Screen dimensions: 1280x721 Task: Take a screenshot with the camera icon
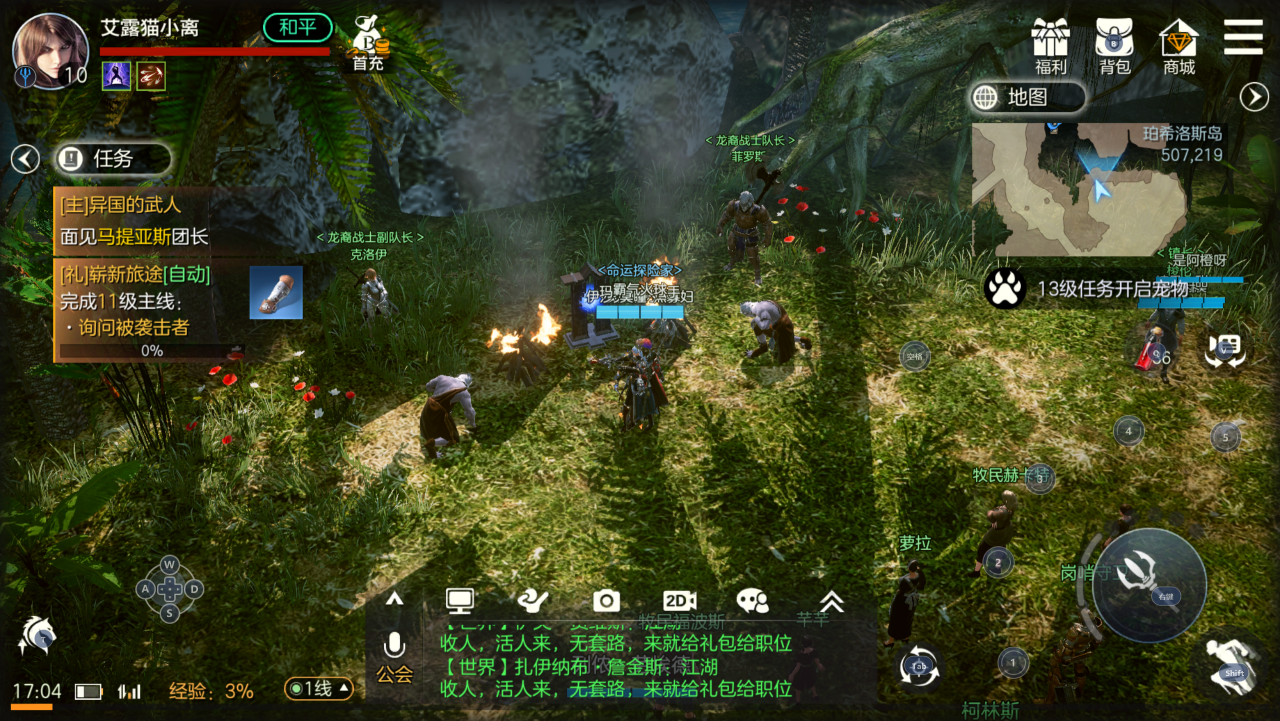click(606, 600)
